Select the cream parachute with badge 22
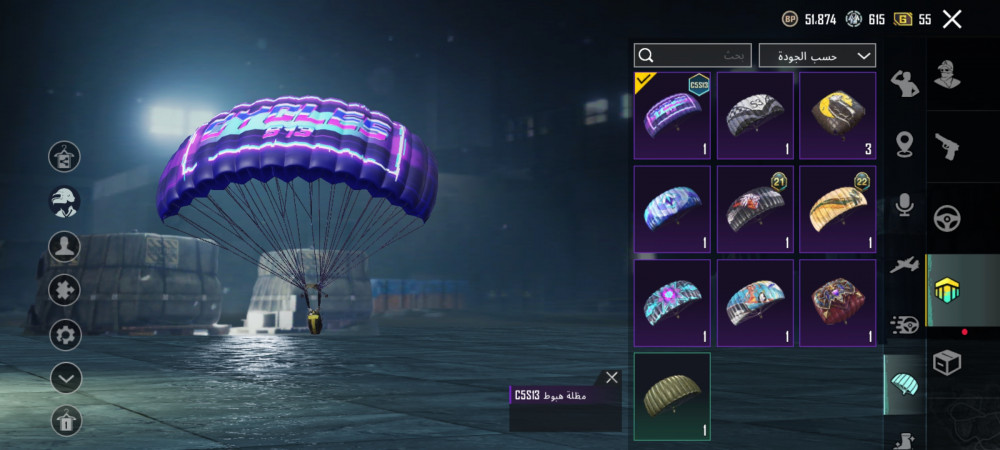 coord(838,210)
